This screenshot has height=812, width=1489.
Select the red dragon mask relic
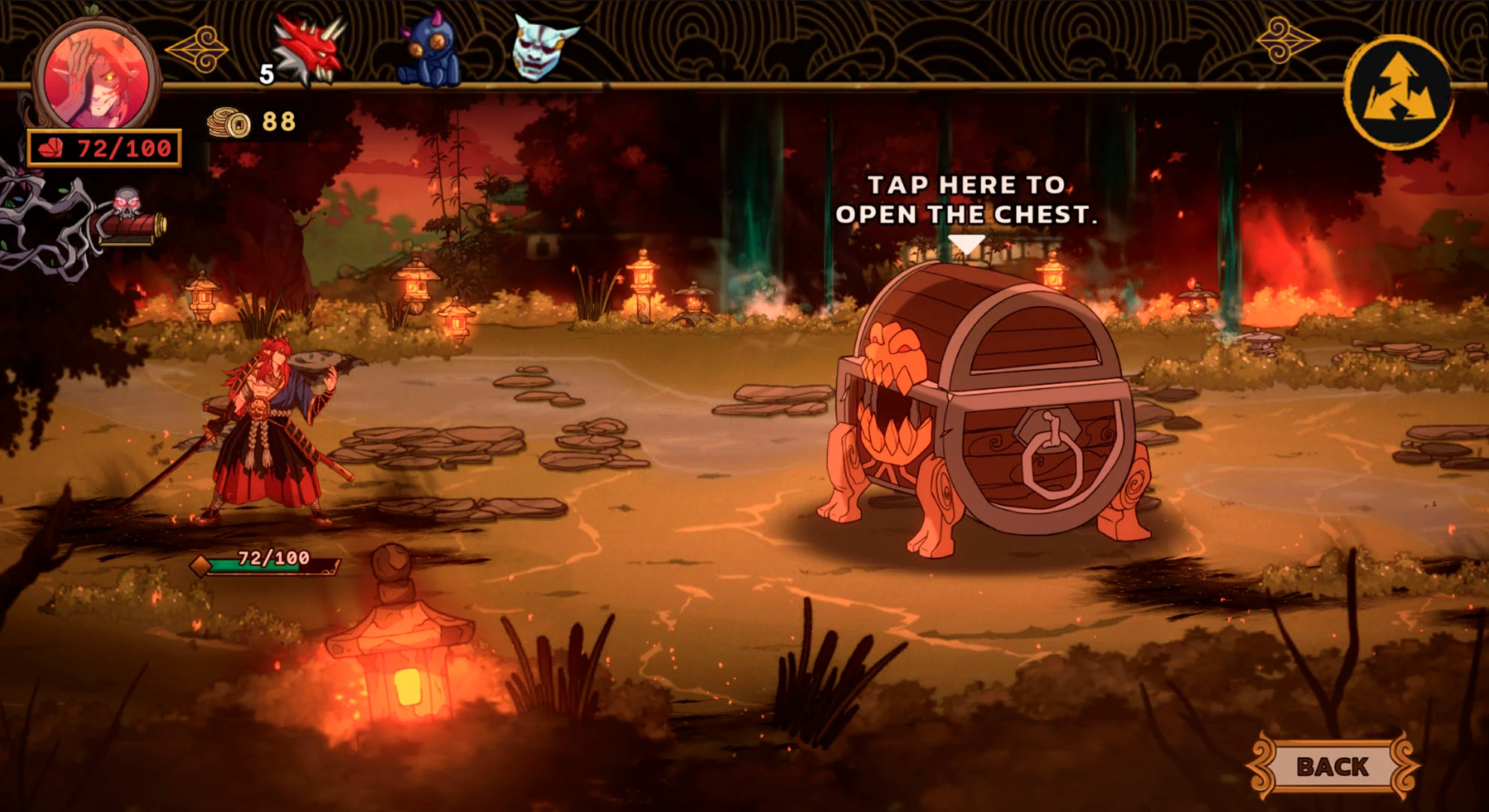pyautogui.click(x=310, y=48)
